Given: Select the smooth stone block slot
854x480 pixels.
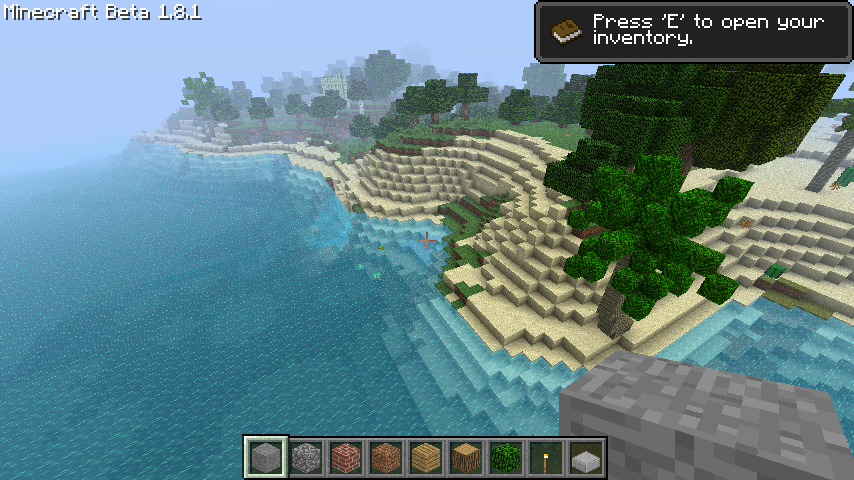Looking at the screenshot, I should pos(267,458).
